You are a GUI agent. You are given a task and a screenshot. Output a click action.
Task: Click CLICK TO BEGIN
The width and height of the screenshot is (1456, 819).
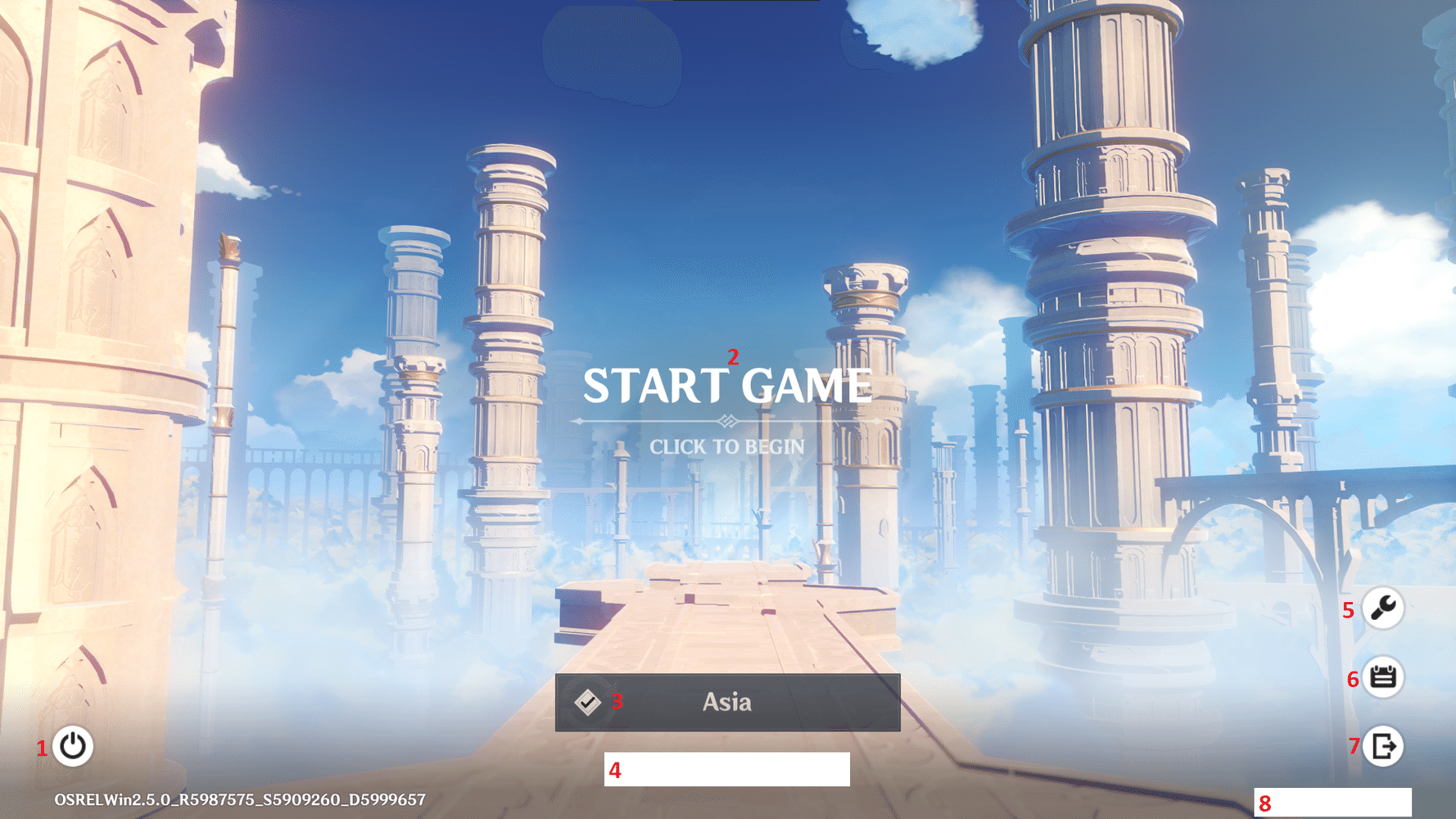pyautogui.click(x=727, y=446)
